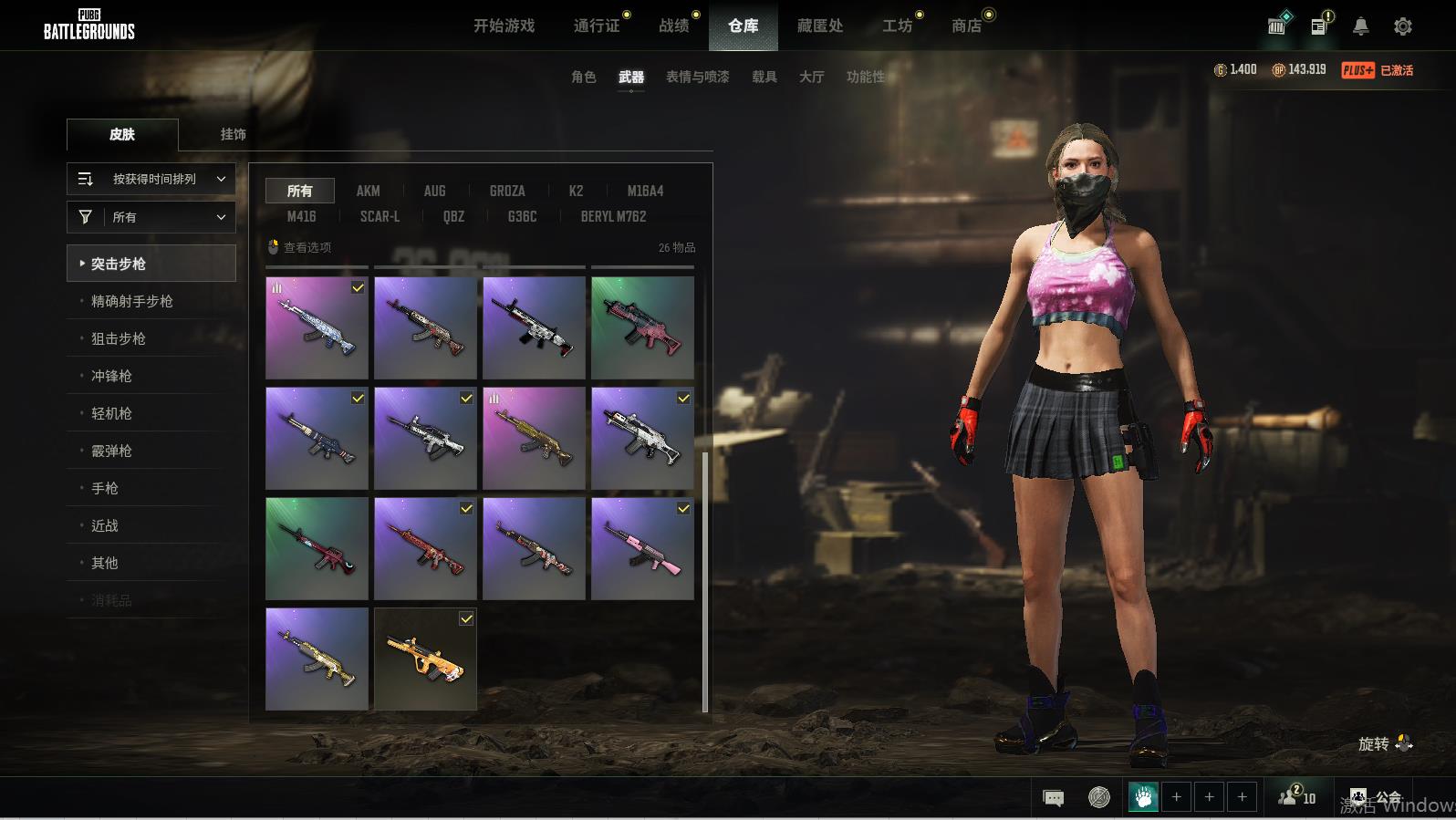Screen dimensions: 1456x820
Task: Go to the 通行证 pass page
Action: [597, 26]
